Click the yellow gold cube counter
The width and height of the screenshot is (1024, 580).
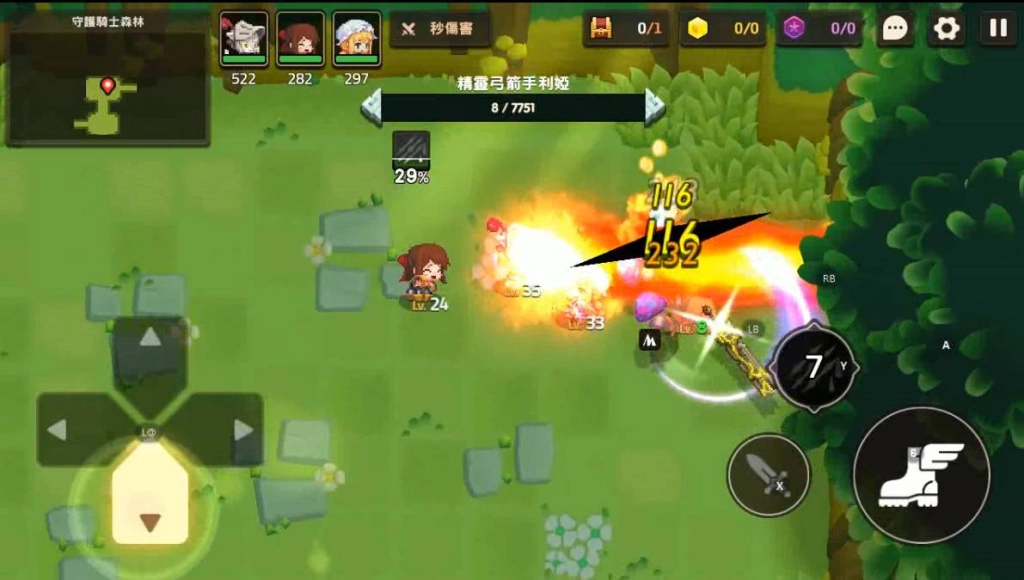click(x=698, y=29)
